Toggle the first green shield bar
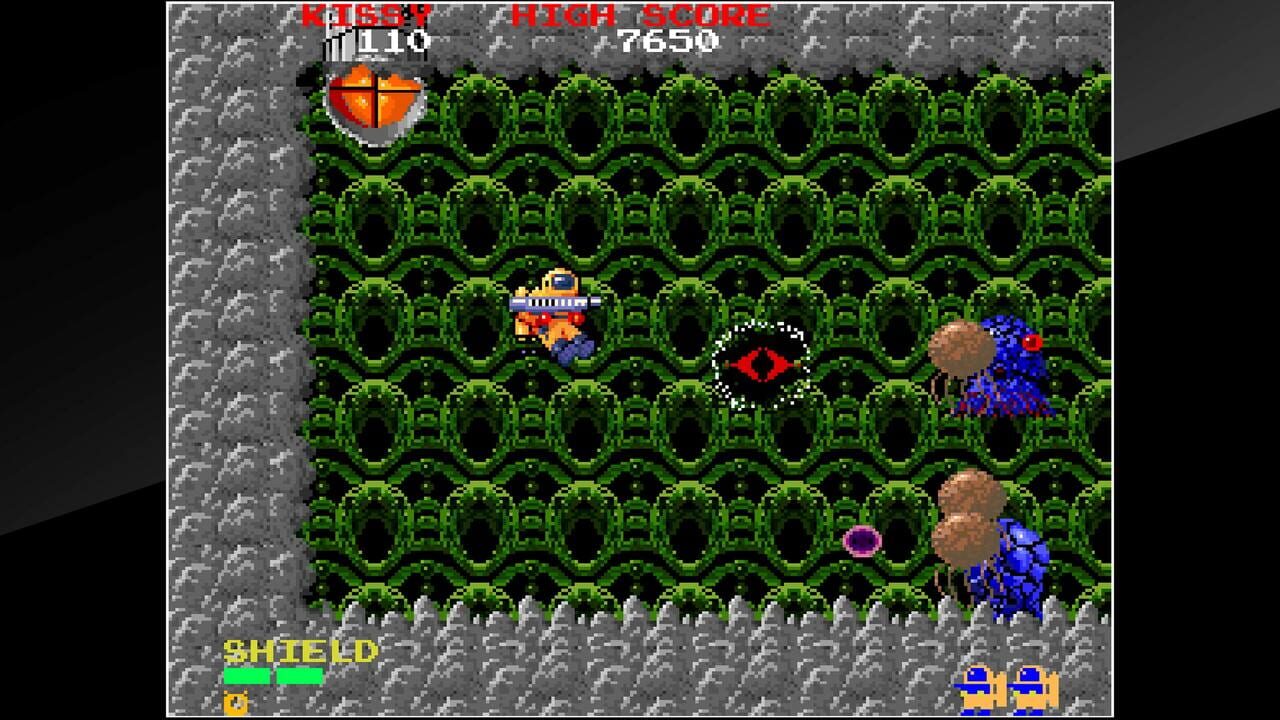This screenshot has width=1280, height=720. coord(247,677)
